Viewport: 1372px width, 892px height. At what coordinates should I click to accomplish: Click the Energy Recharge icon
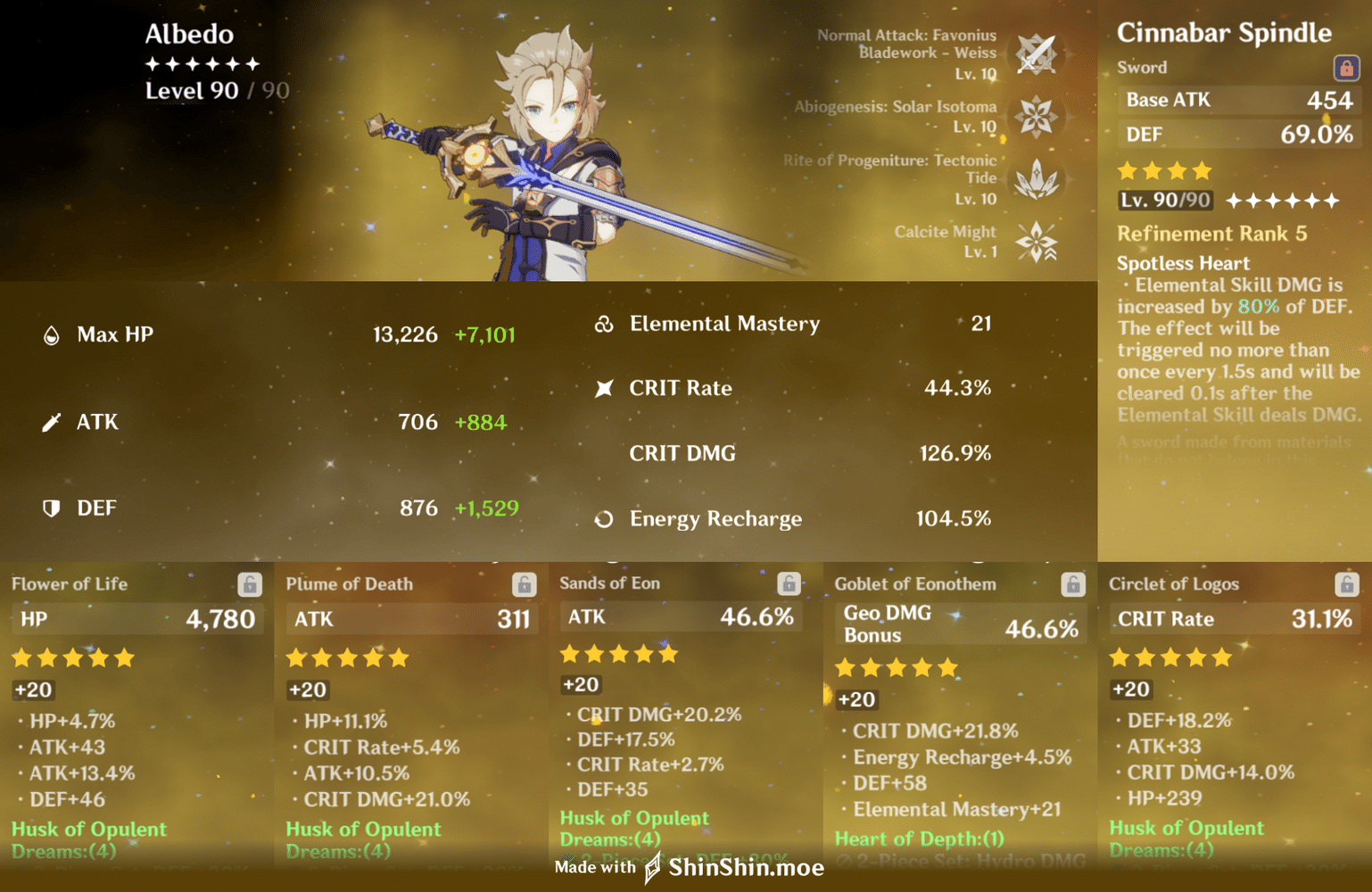pos(606,518)
